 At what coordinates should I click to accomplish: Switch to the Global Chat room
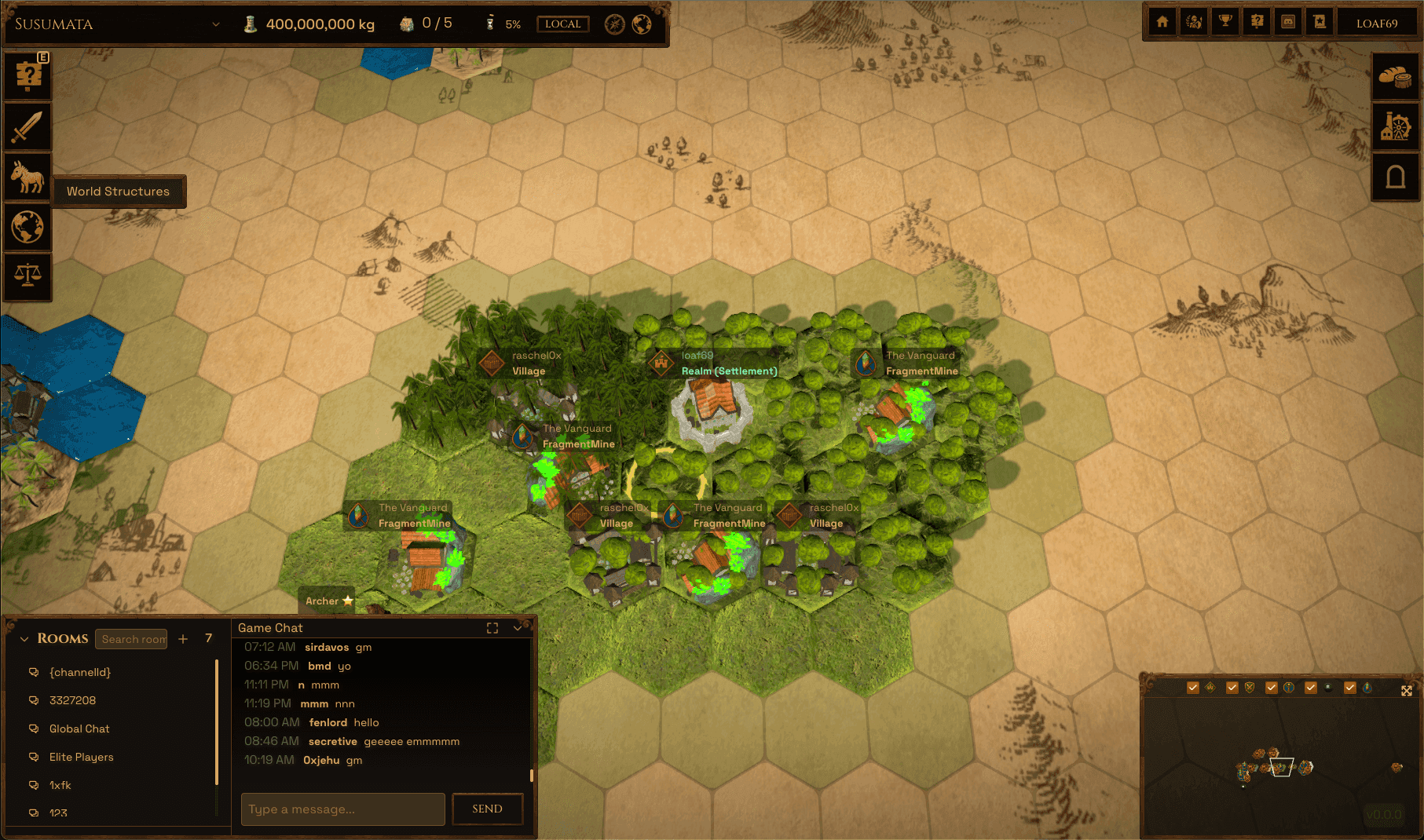79,729
